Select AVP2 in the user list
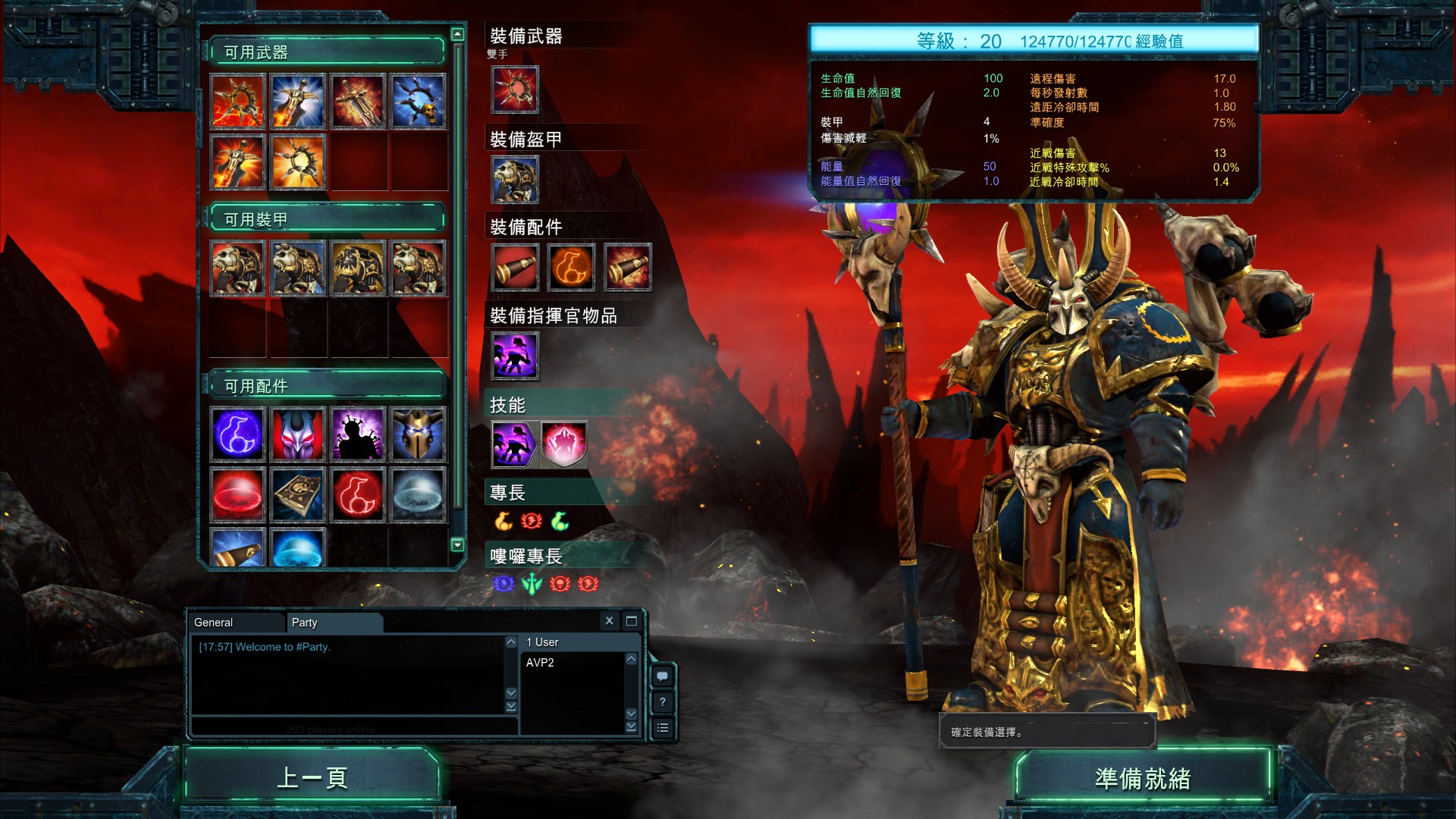Screen dimensions: 1456x819 (x=540, y=662)
